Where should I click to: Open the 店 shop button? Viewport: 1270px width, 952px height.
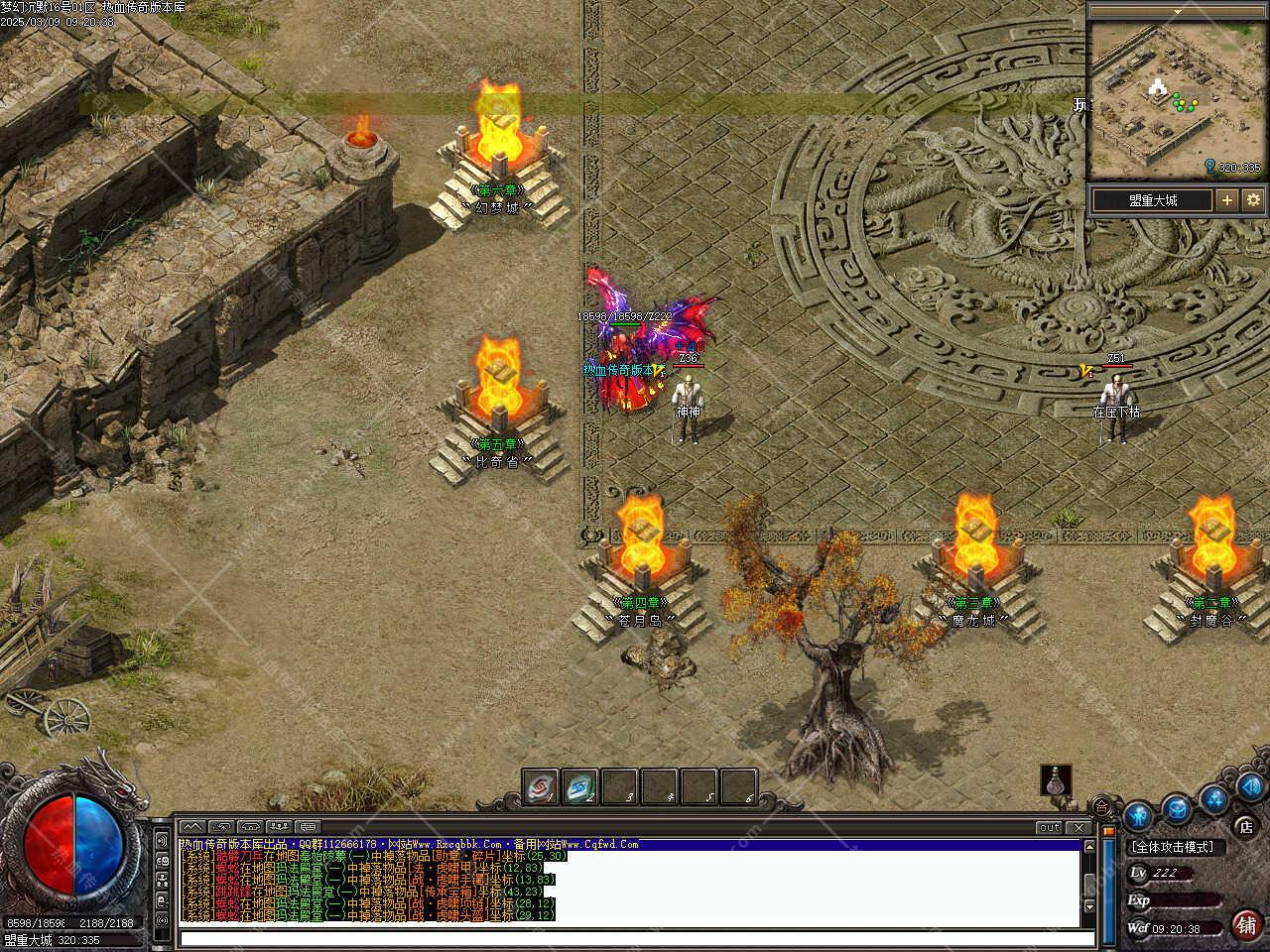(1244, 826)
